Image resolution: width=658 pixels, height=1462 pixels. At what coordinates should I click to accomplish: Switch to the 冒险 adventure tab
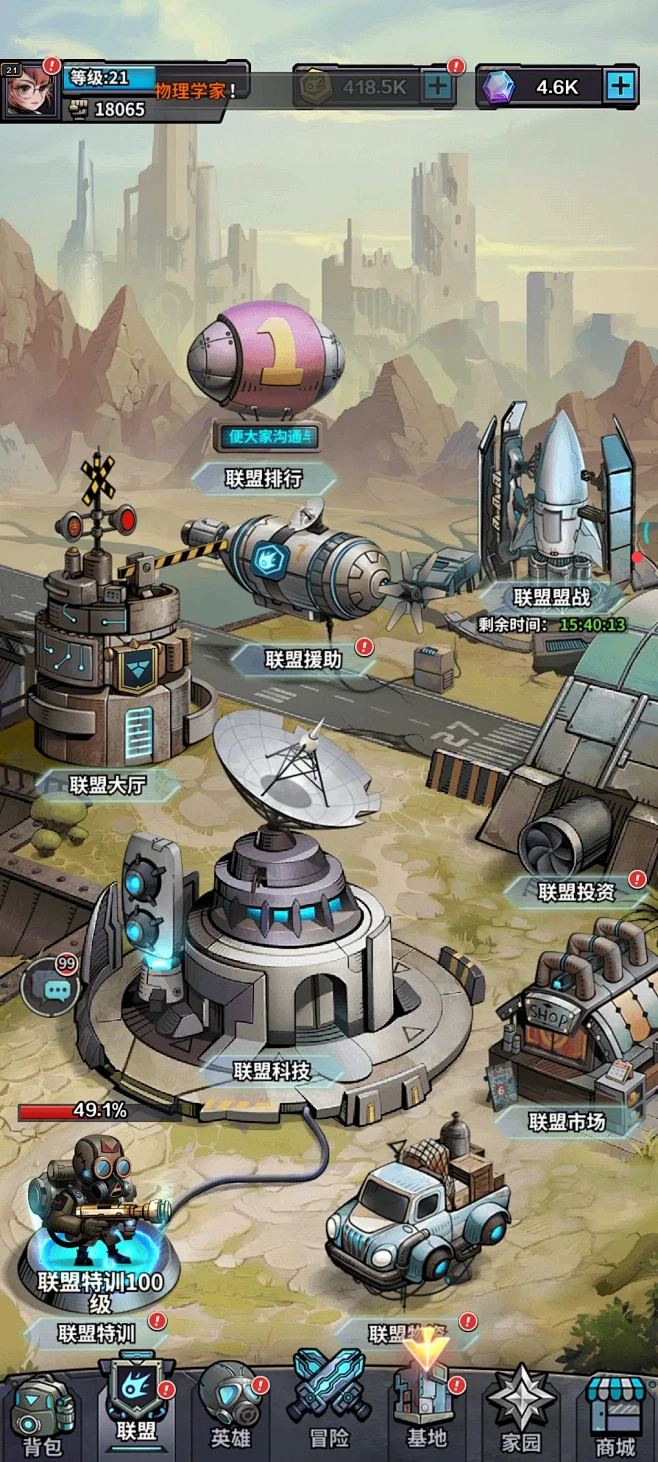click(x=329, y=1408)
